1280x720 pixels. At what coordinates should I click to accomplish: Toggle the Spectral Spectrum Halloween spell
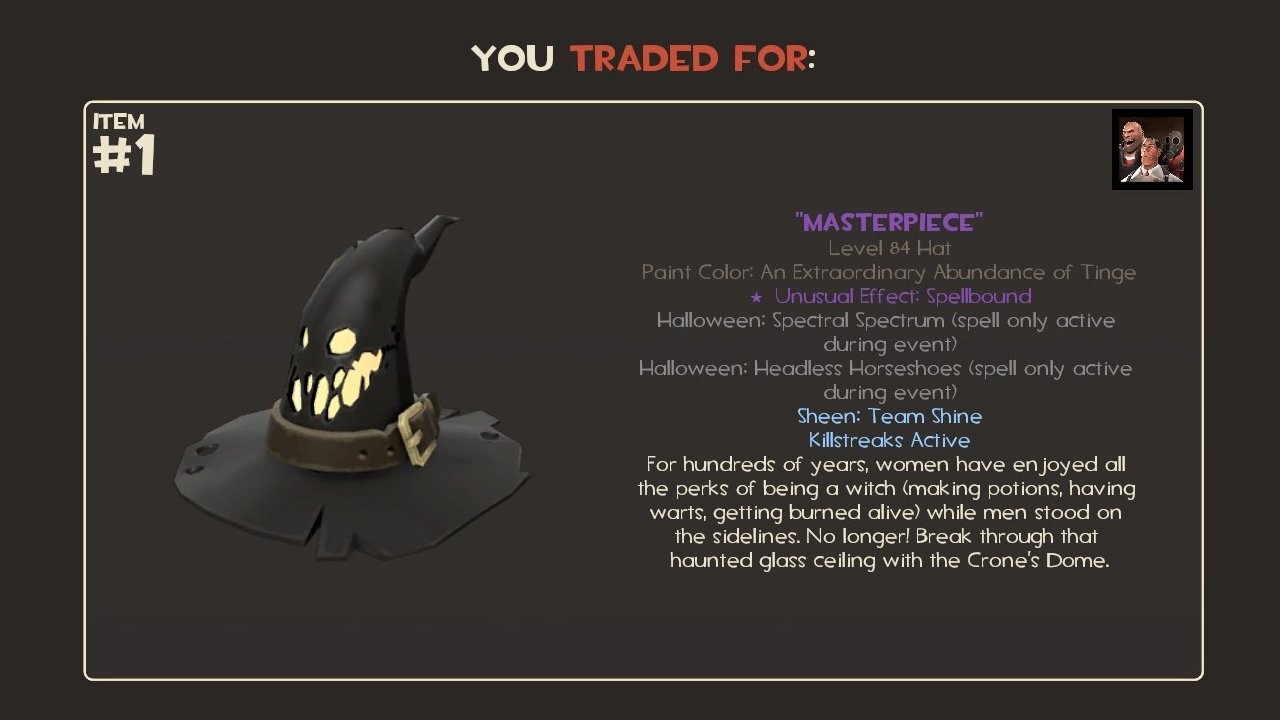point(887,320)
